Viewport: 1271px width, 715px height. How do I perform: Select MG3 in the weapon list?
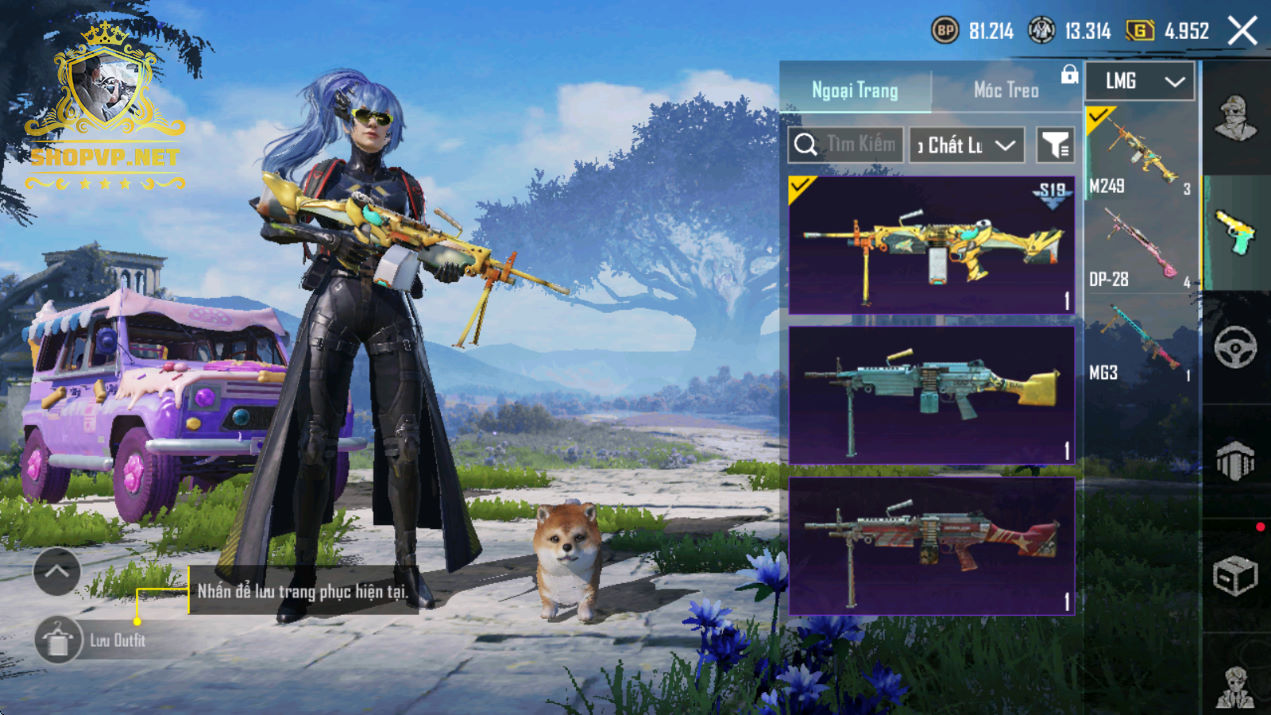click(1141, 340)
